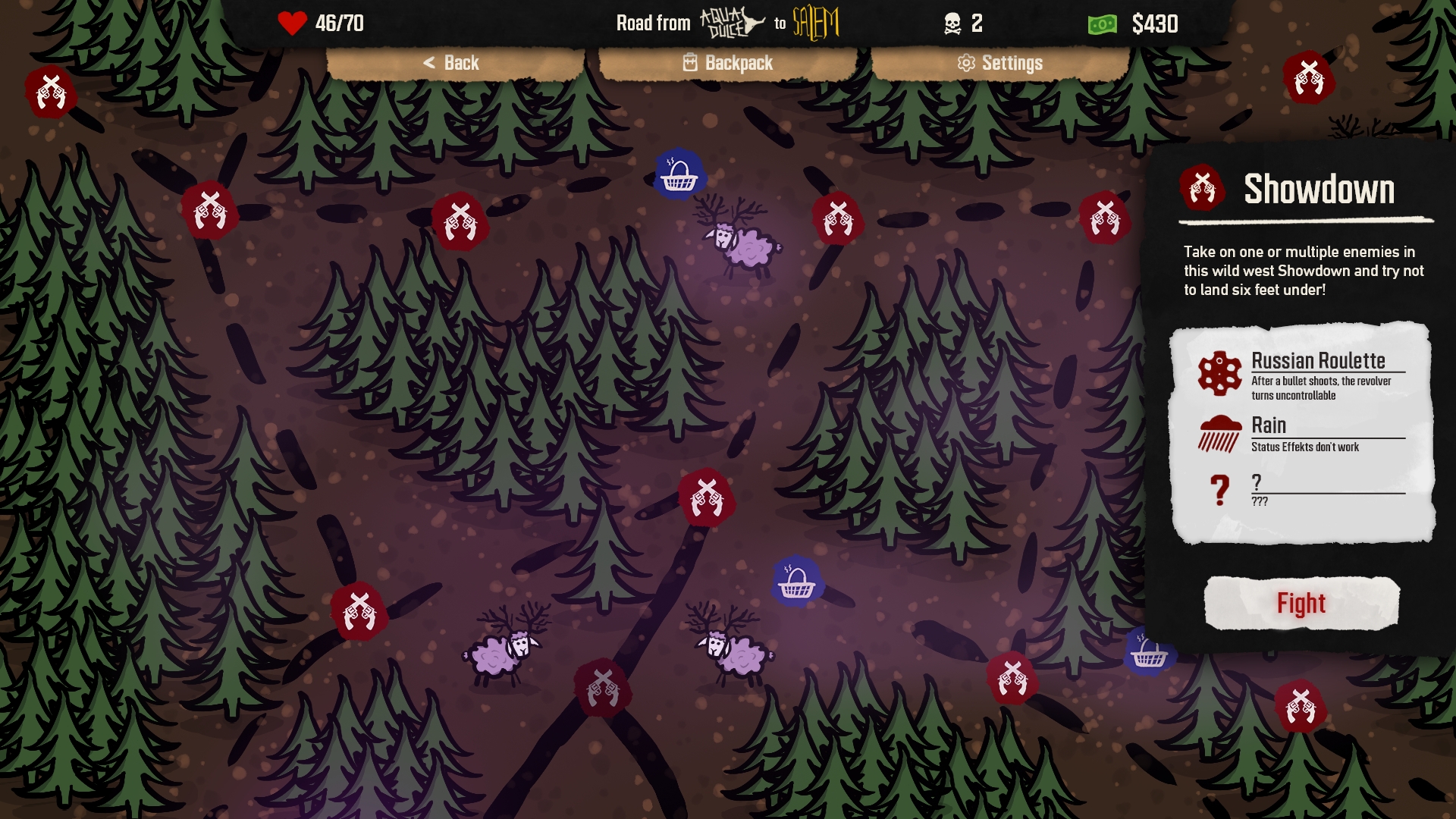Viewport: 1456px width, 819px height.
Task: Open the Backpack
Action: [728, 63]
